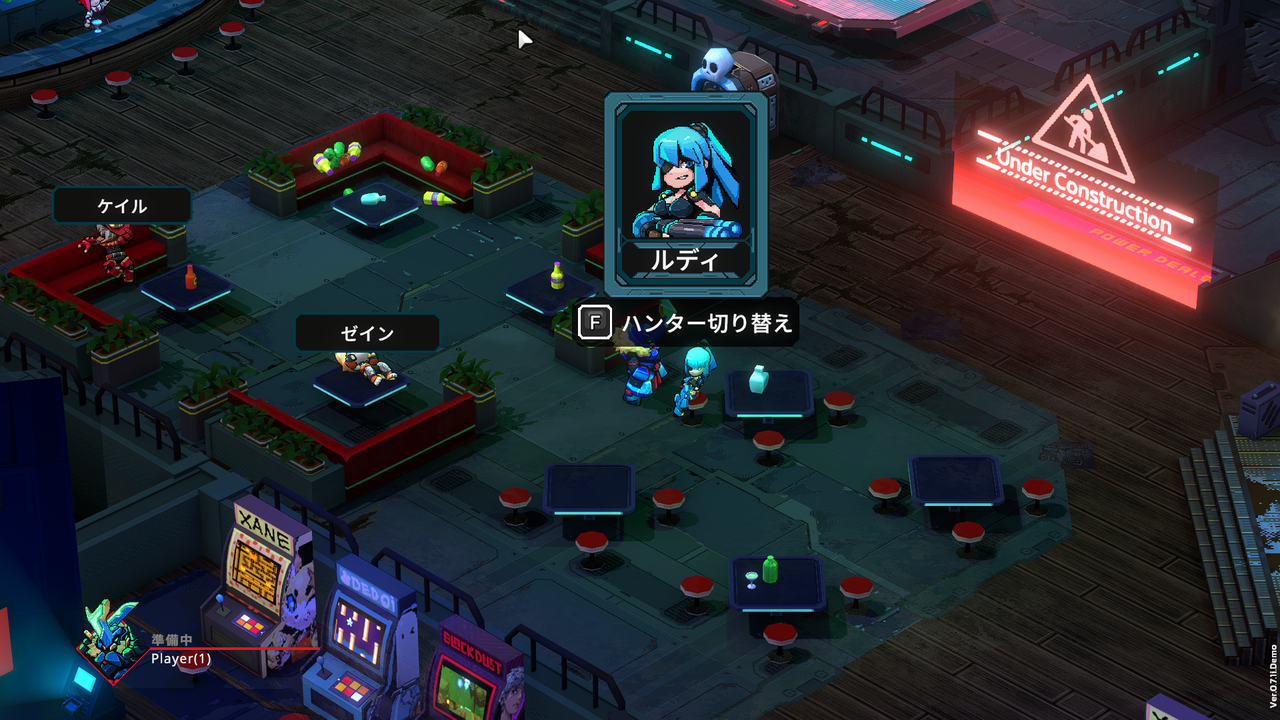Expand the ケイル character nameplate
The image size is (1280, 720).
(122, 205)
